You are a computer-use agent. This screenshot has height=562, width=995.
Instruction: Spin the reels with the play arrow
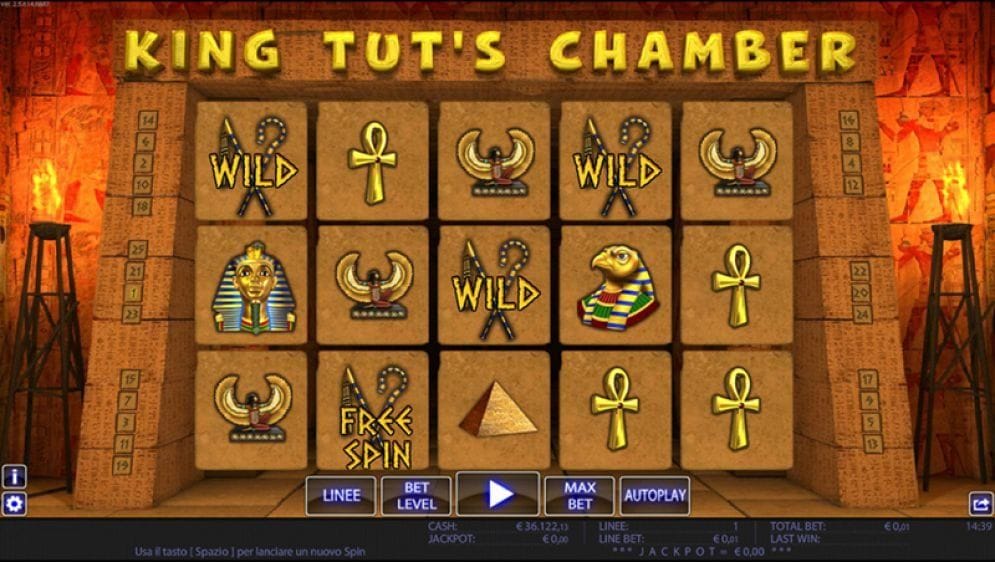point(498,494)
